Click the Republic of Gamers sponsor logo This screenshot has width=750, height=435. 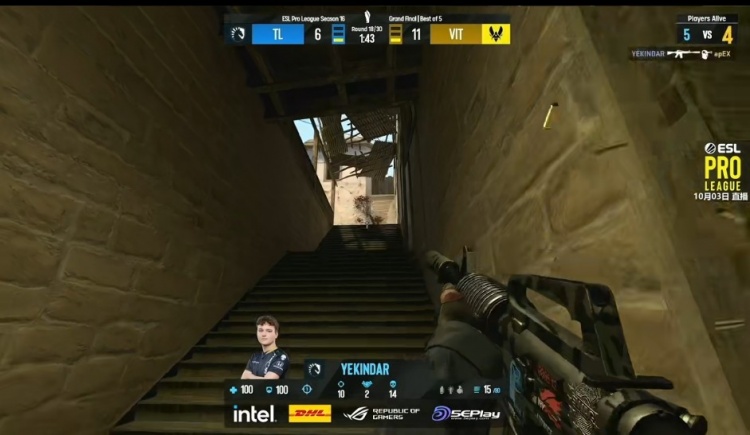click(x=374, y=413)
